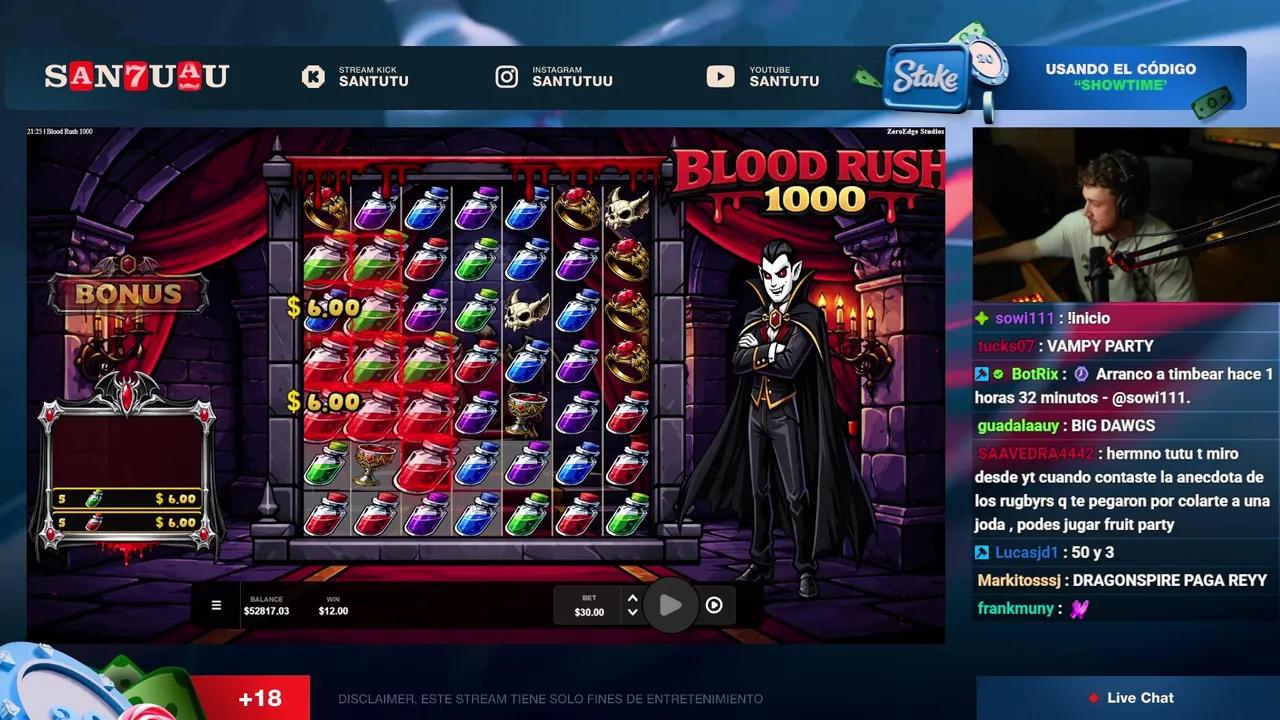Open the Instagram SANTUTUU icon
The height and width of the screenshot is (720, 1280).
(507, 76)
